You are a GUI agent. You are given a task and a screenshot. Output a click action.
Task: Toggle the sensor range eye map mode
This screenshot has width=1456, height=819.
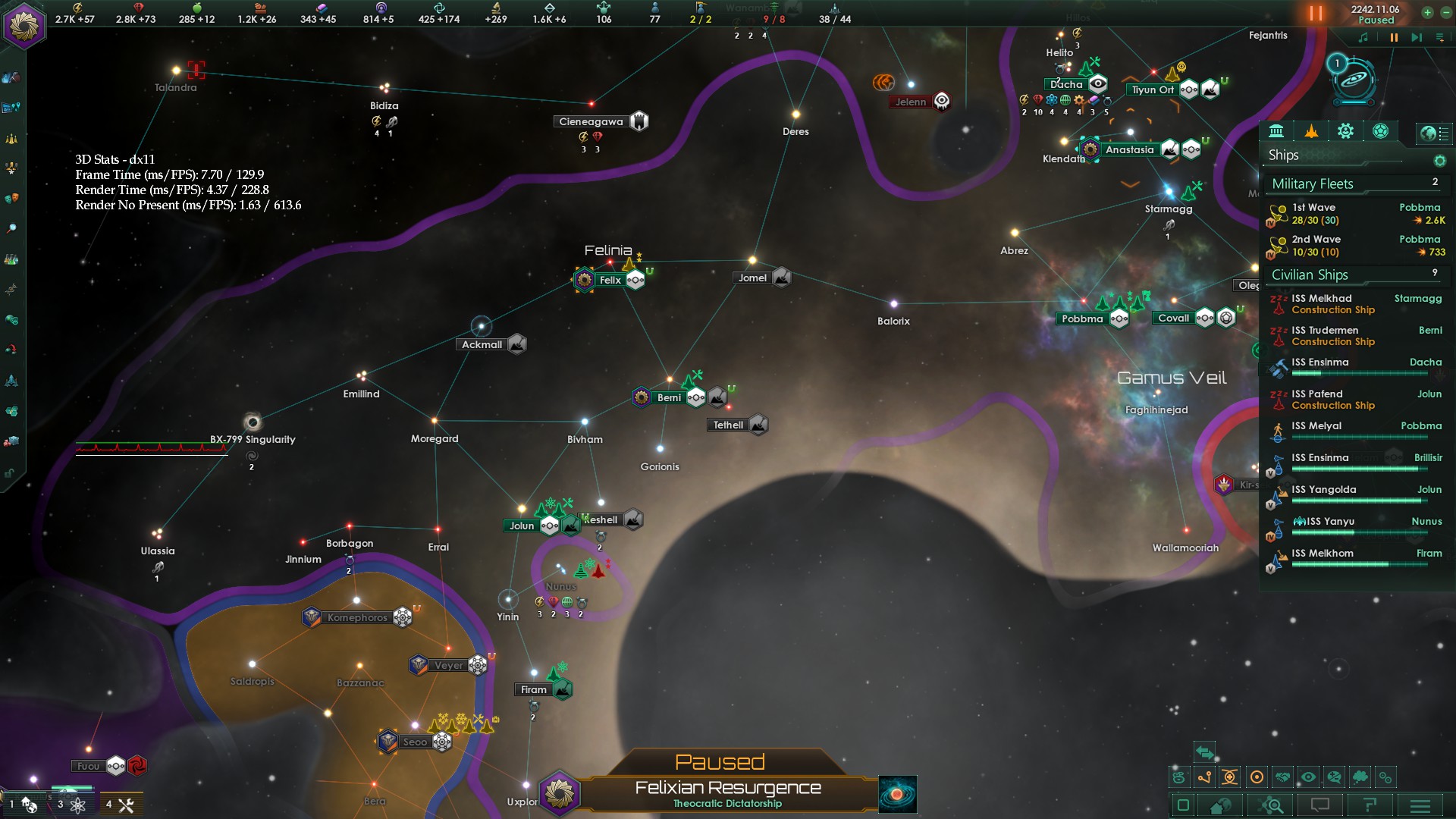point(1309,777)
